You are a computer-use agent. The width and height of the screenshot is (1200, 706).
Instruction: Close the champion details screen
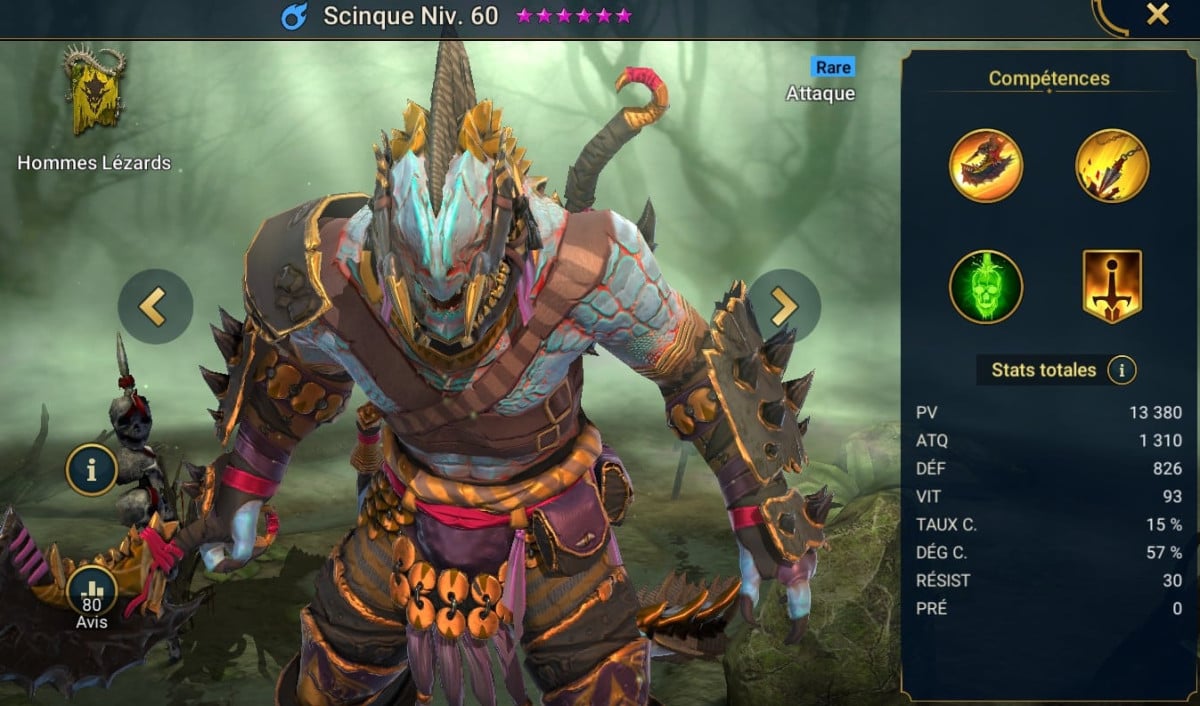coord(1157,15)
